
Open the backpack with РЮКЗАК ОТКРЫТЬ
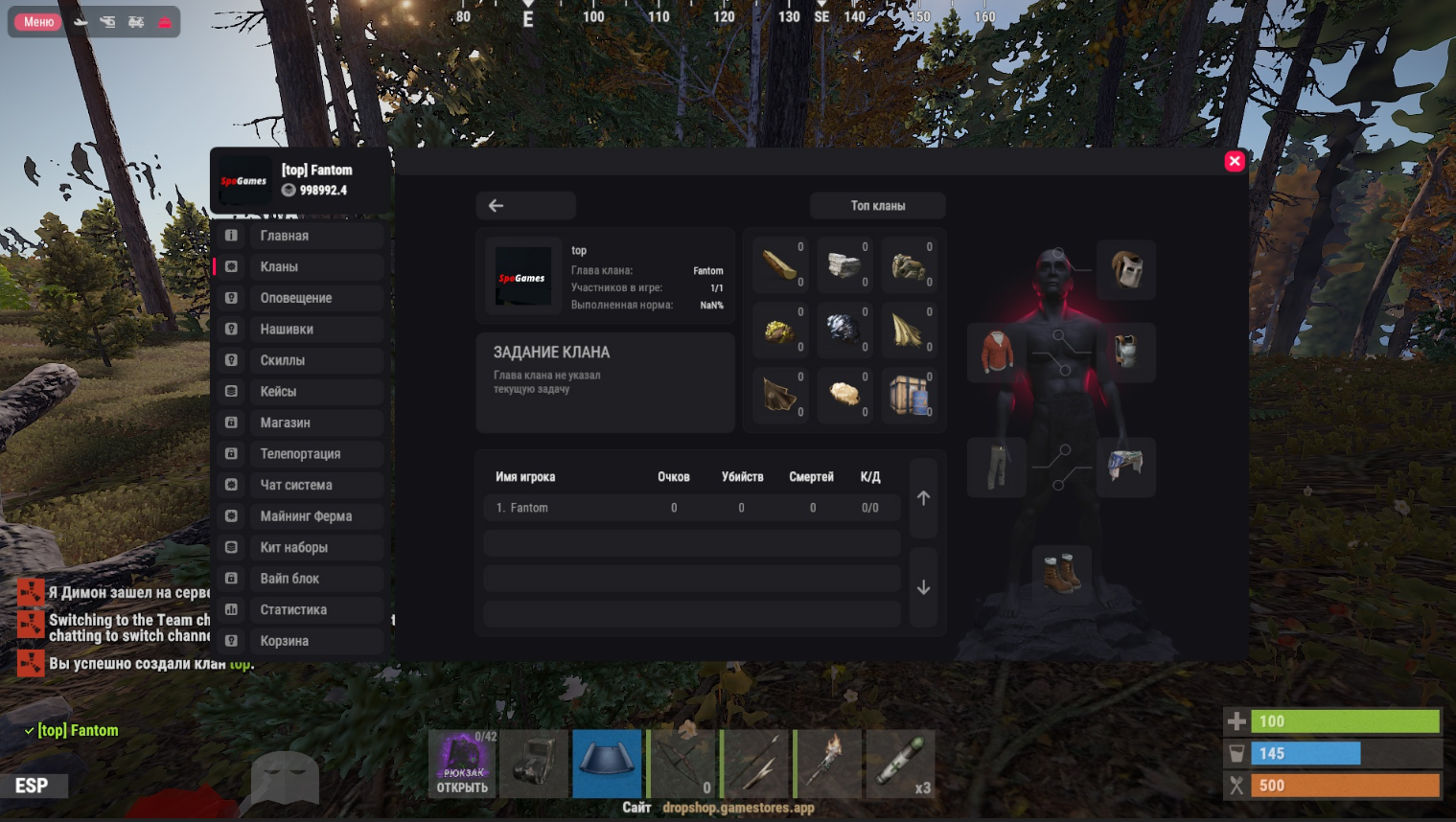click(x=463, y=764)
